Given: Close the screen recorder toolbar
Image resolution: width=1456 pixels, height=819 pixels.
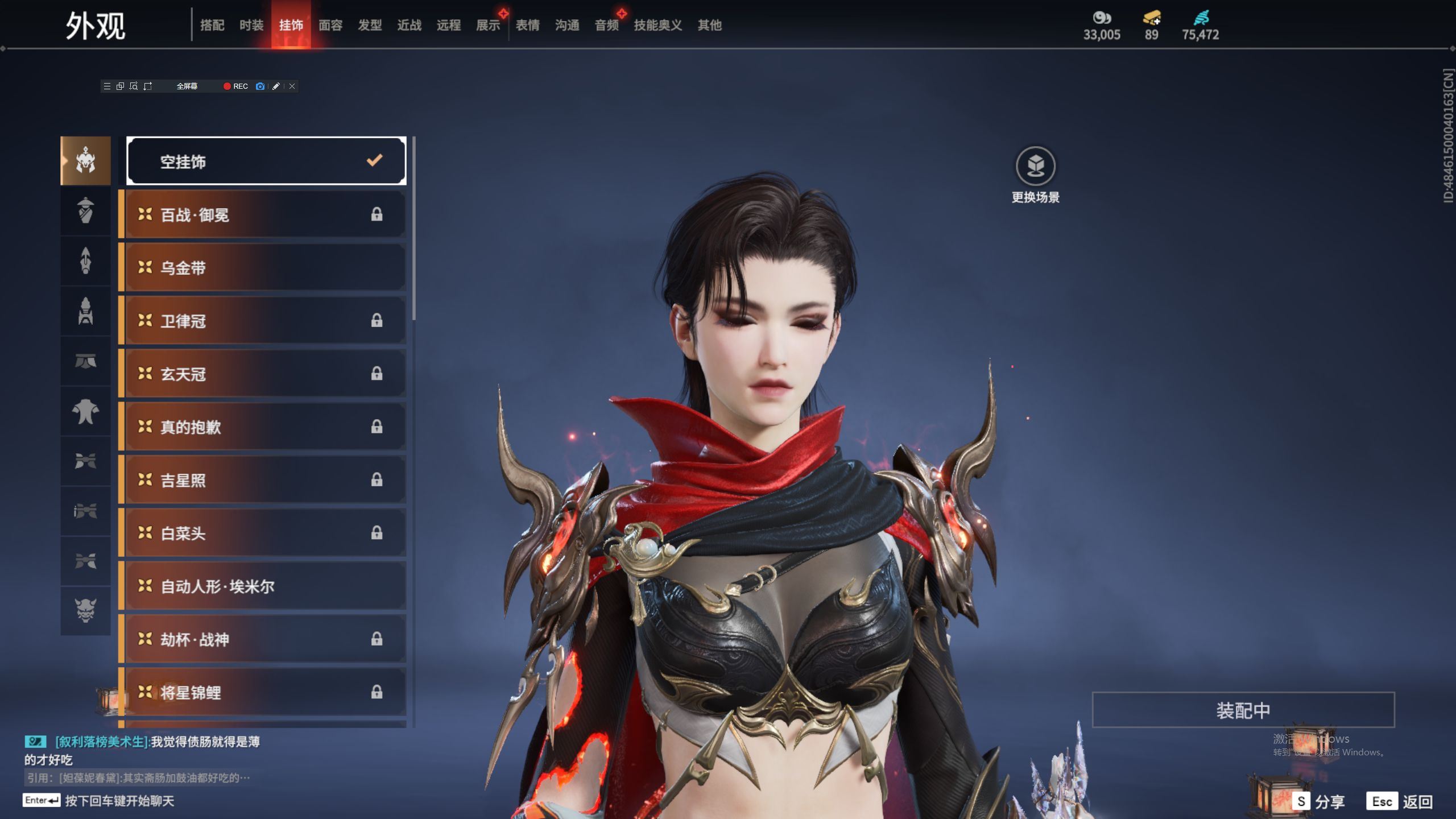Looking at the screenshot, I should [292, 86].
